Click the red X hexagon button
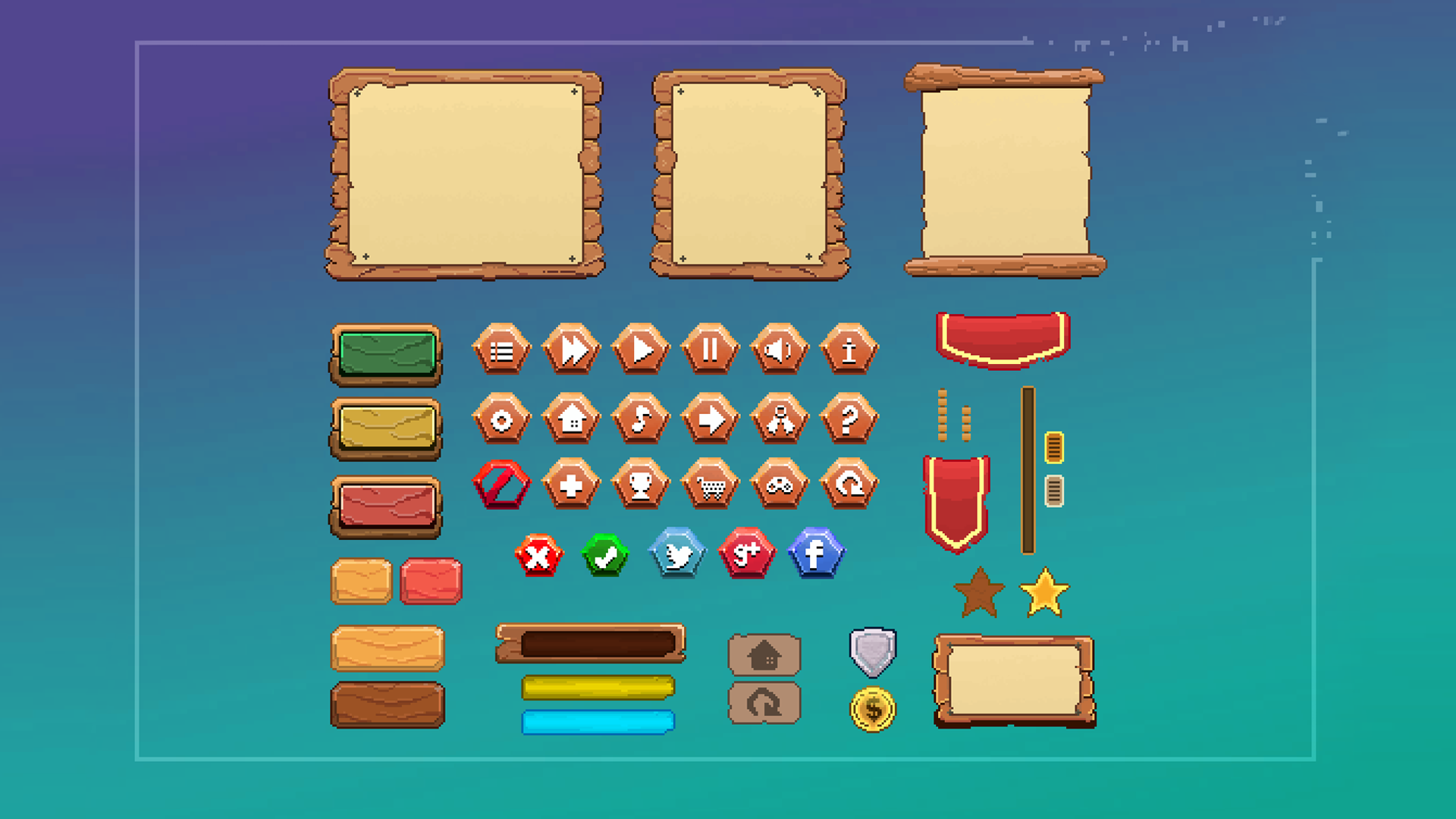1456x819 pixels. pos(538,555)
